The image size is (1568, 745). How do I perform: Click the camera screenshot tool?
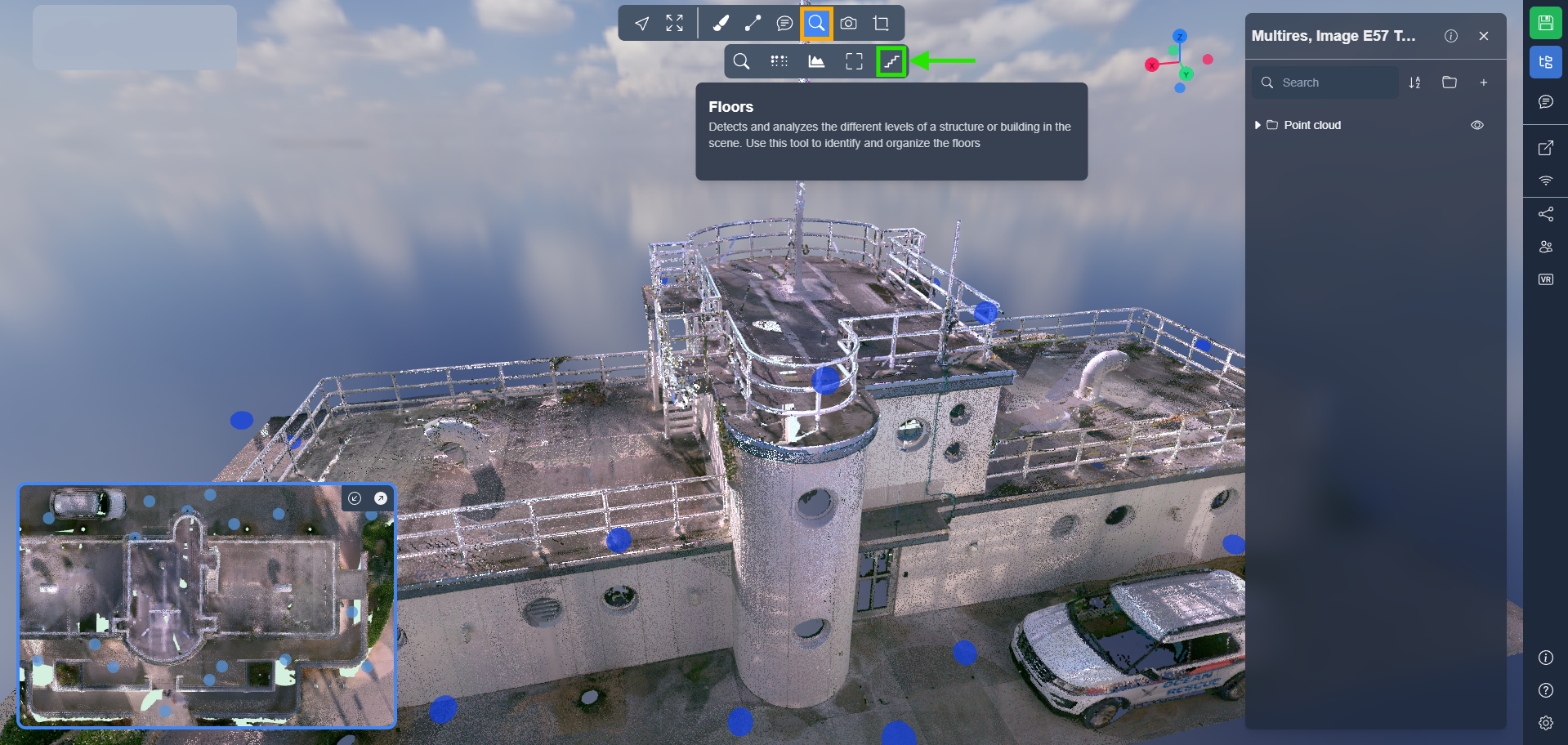(849, 24)
